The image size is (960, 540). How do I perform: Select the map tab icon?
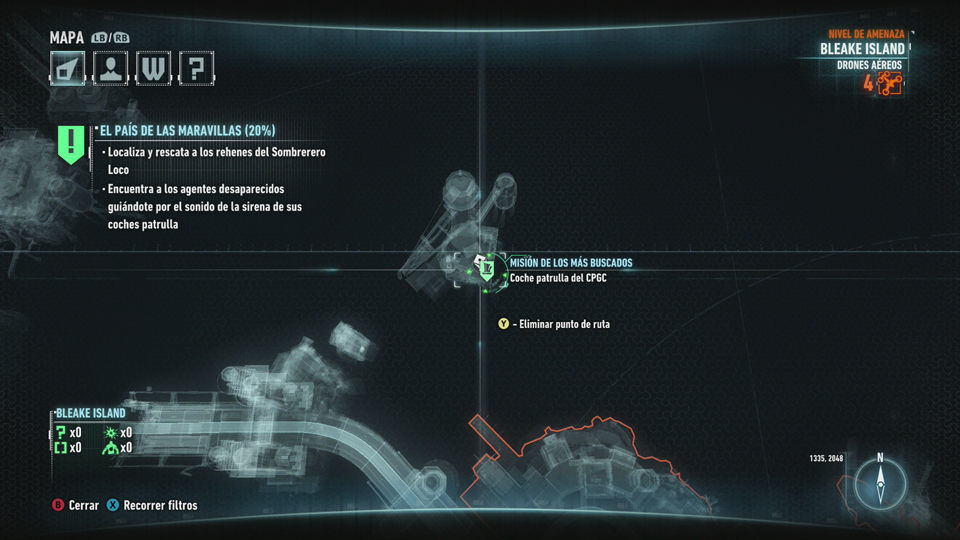pos(68,68)
